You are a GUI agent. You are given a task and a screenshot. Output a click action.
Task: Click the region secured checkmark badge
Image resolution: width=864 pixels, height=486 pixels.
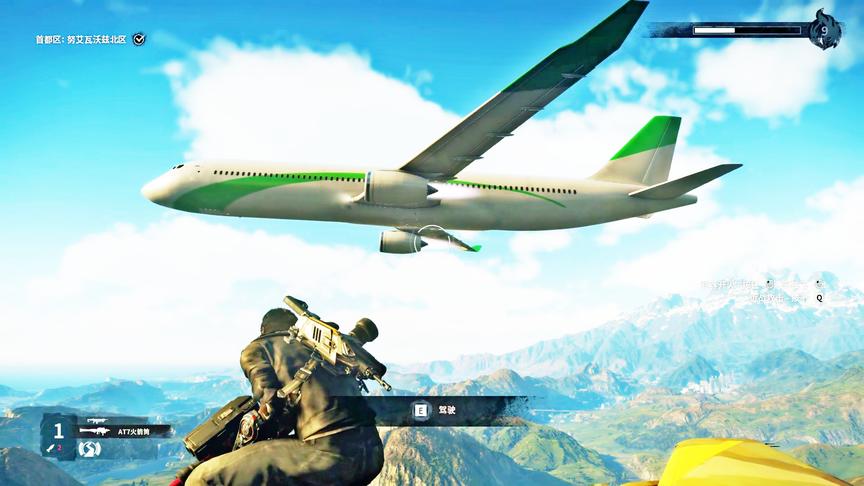click(139, 39)
